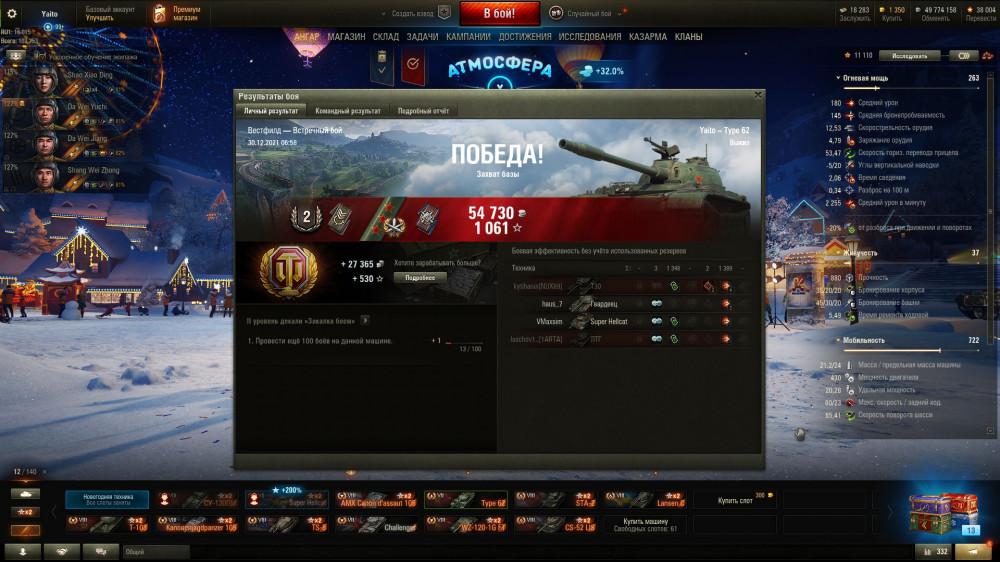Open the «Задачи» menu
1000x562 pixels.
[422, 37]
